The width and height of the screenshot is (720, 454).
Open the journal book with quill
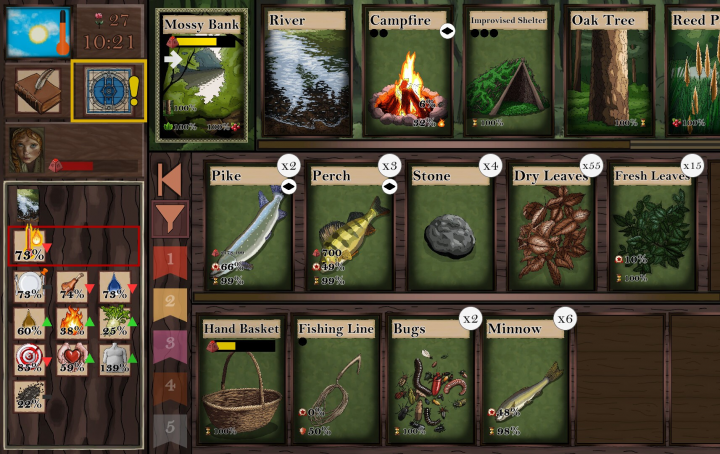[x=38, y=91]
